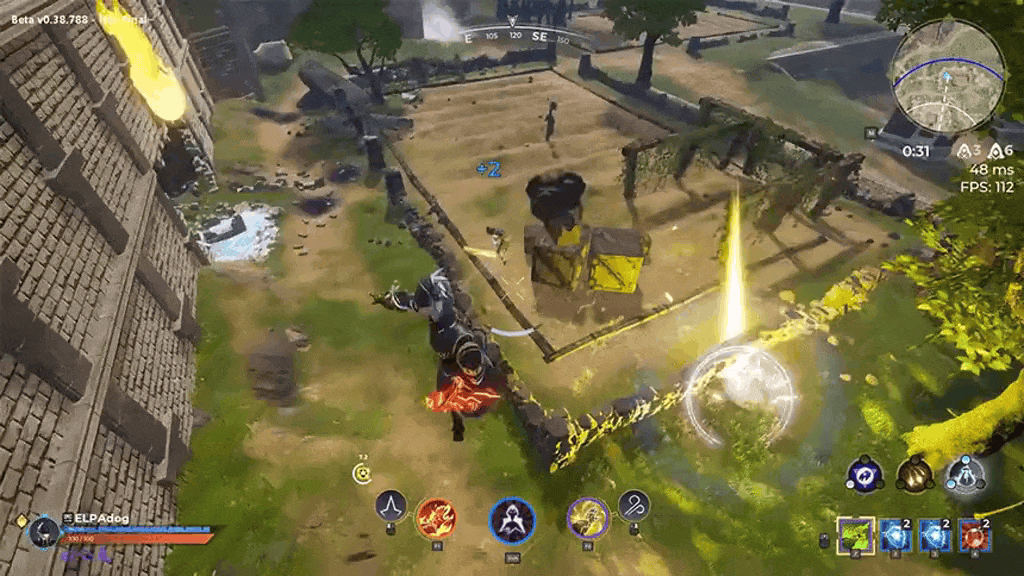Use the red health potion slot
Viewport: 1024px width, 576px height.
click(x=975, y=535)
